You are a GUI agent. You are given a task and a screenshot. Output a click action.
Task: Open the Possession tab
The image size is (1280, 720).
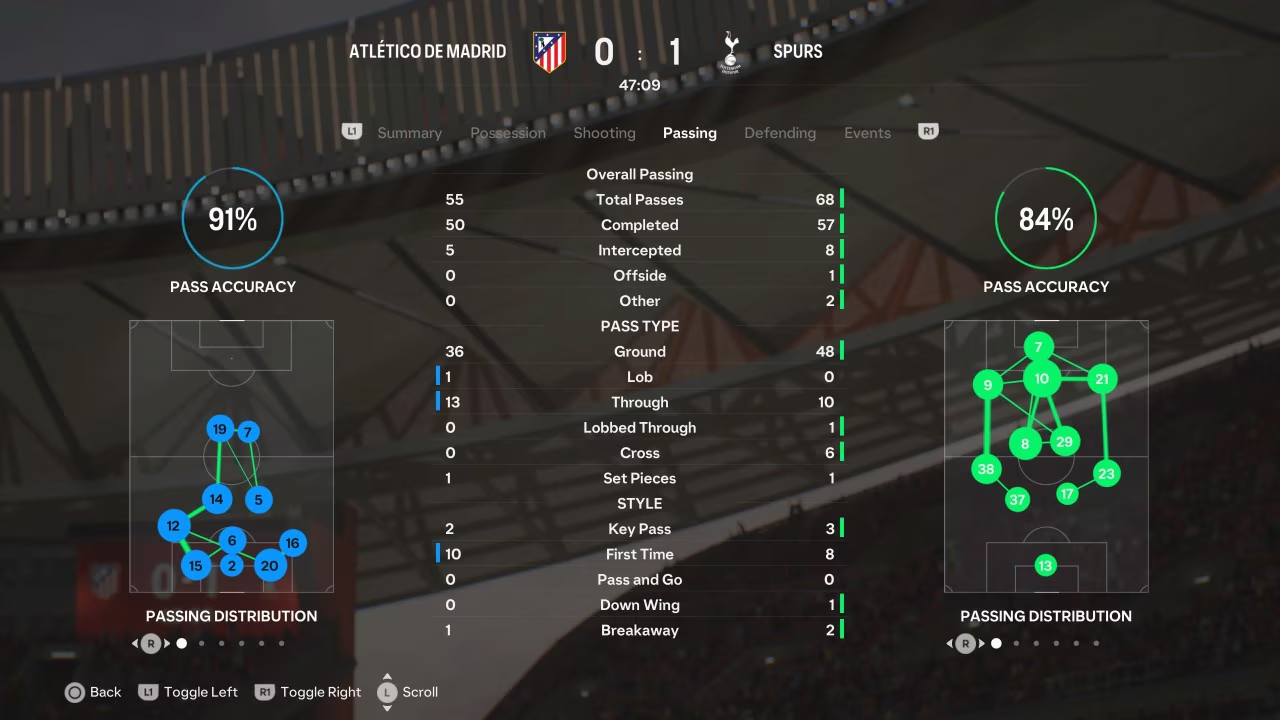[x=508, y=133]
